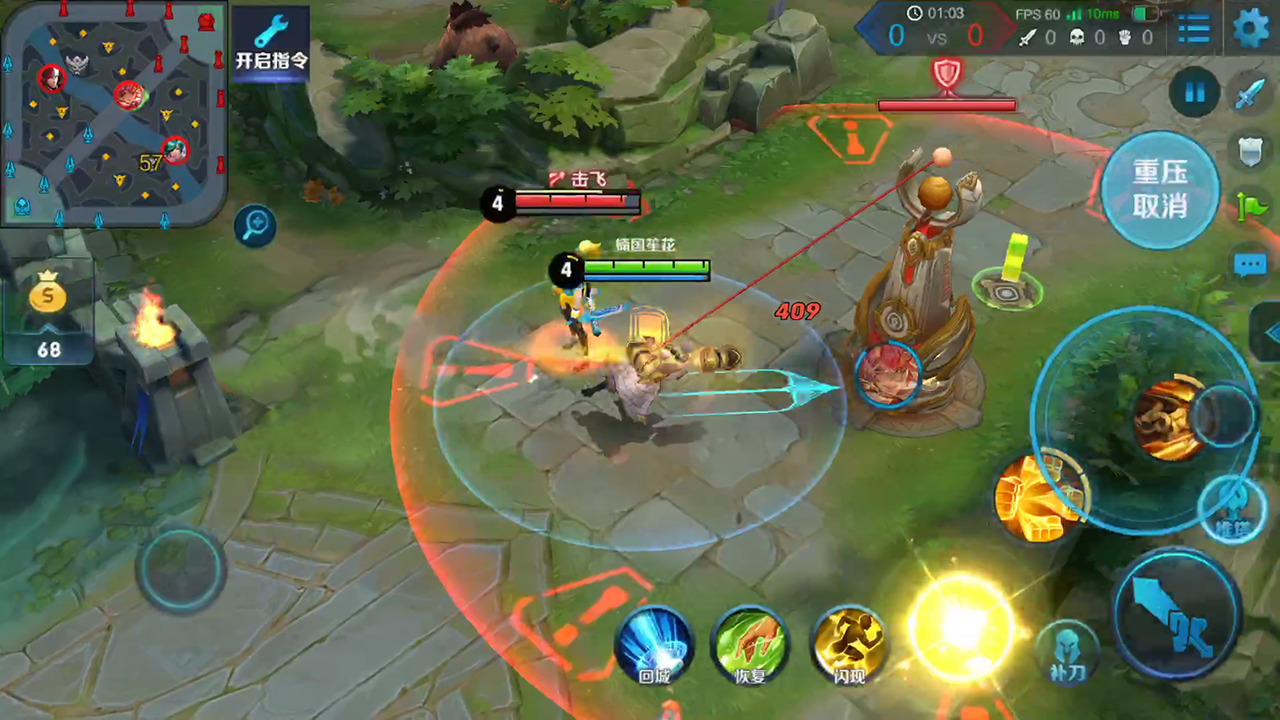Open the gold coin shop showing 68

click(x=48, y=313)
